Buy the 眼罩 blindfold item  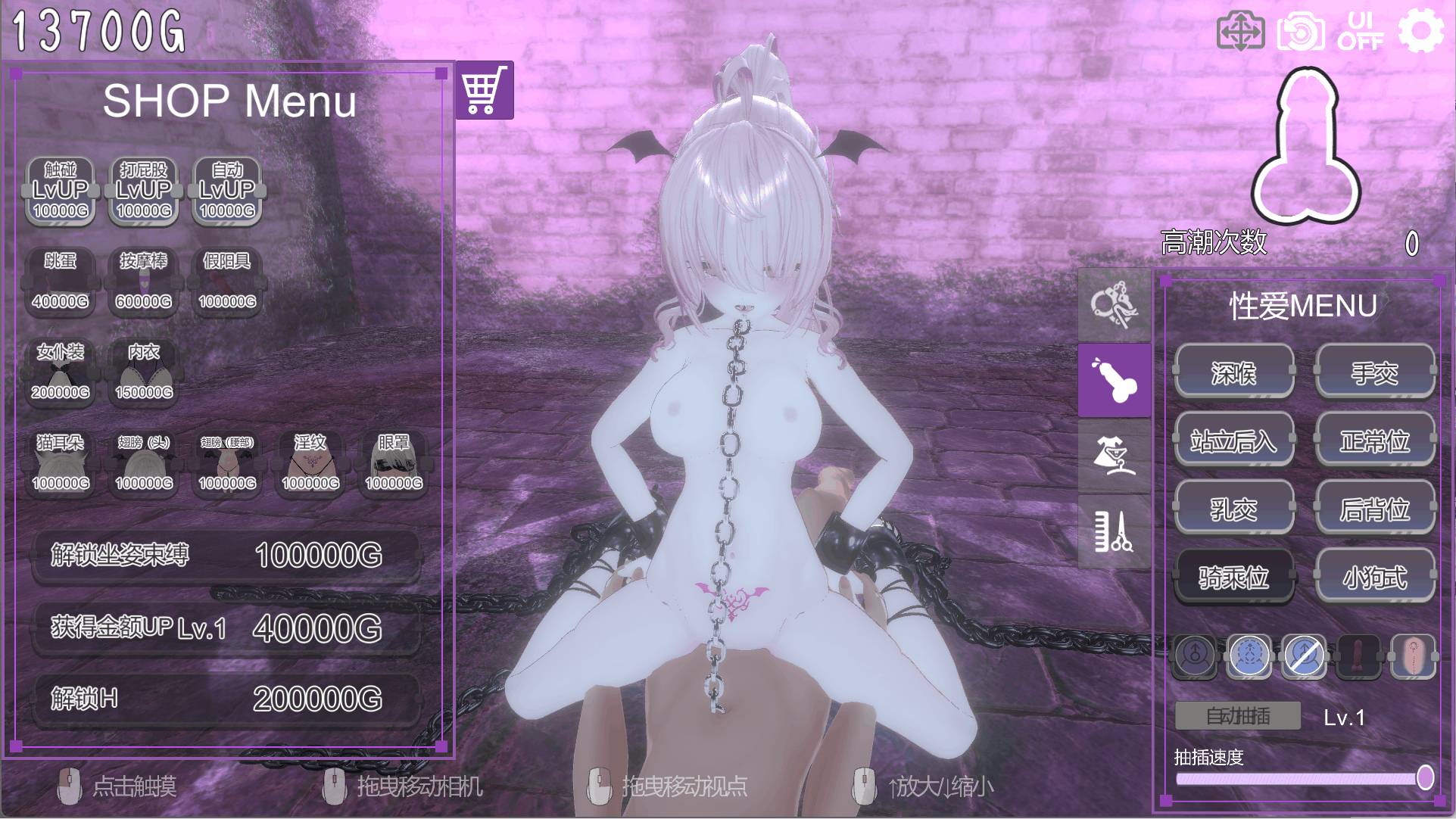tap(394, 463)
